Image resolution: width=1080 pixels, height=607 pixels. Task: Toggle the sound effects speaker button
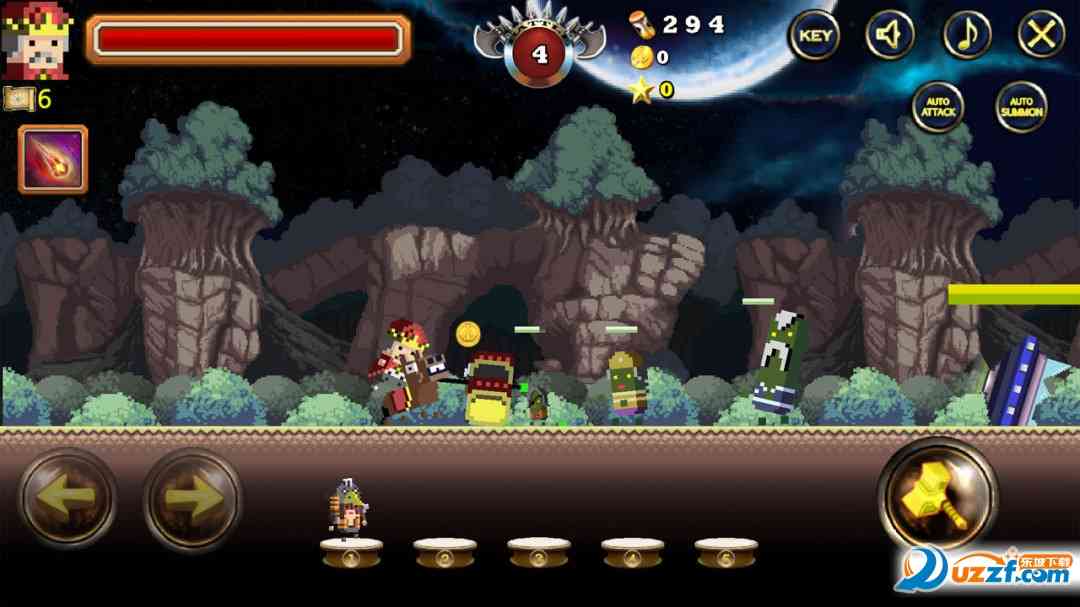point(889,36)
